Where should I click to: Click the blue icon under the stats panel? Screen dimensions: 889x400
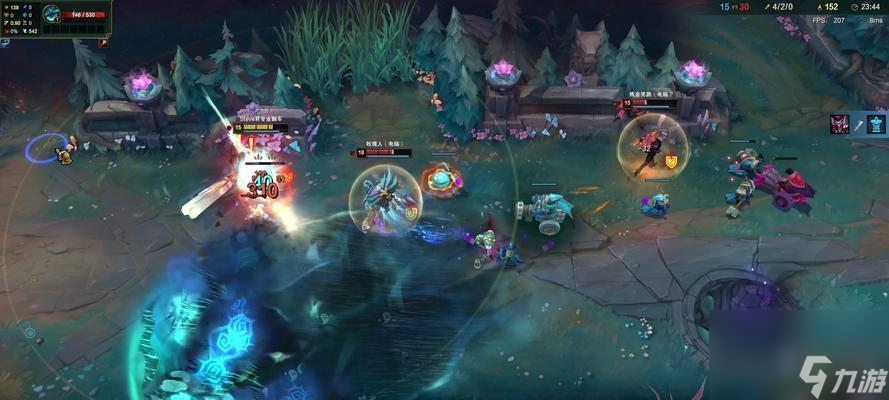(x=5, y=43)
